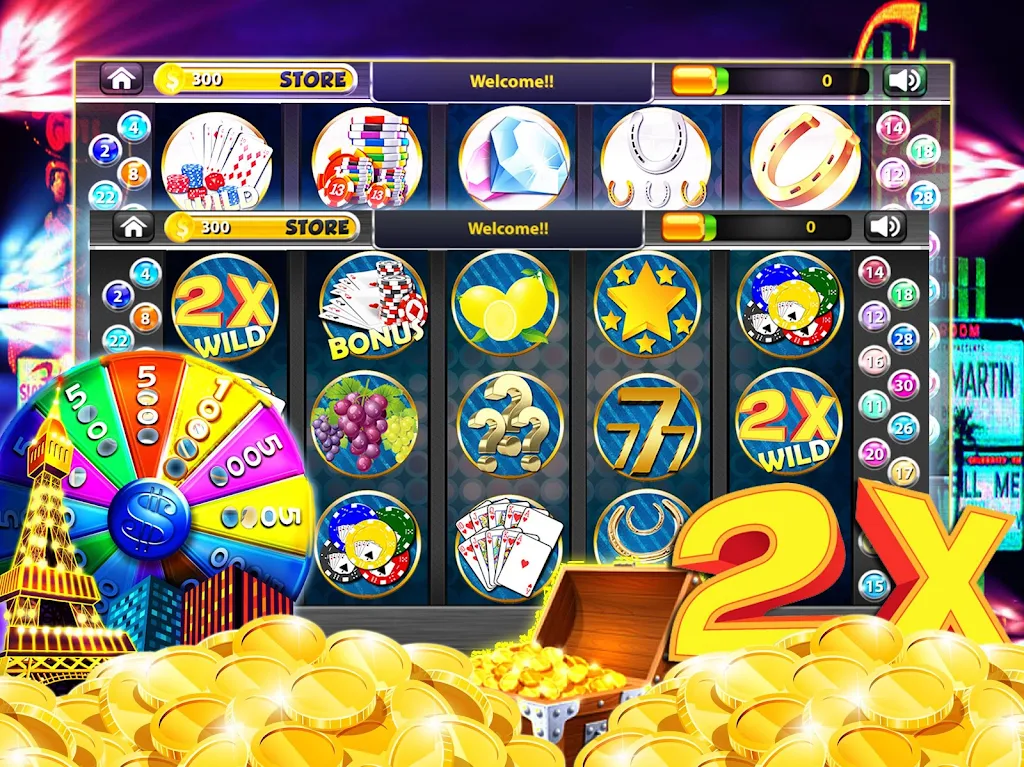Highlight payline 11
The image size is (1024, 767).
pos(874,407)
